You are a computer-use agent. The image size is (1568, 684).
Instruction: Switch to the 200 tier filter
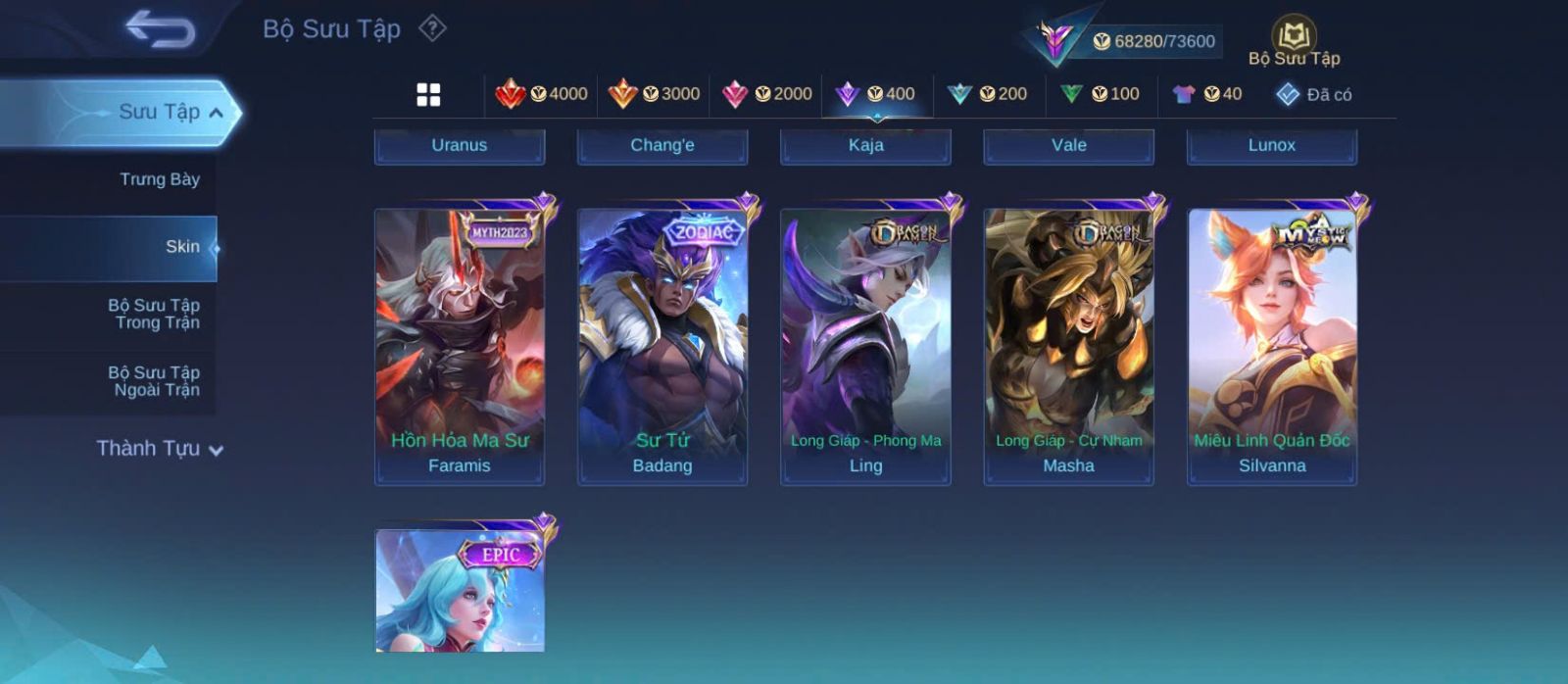987,94
